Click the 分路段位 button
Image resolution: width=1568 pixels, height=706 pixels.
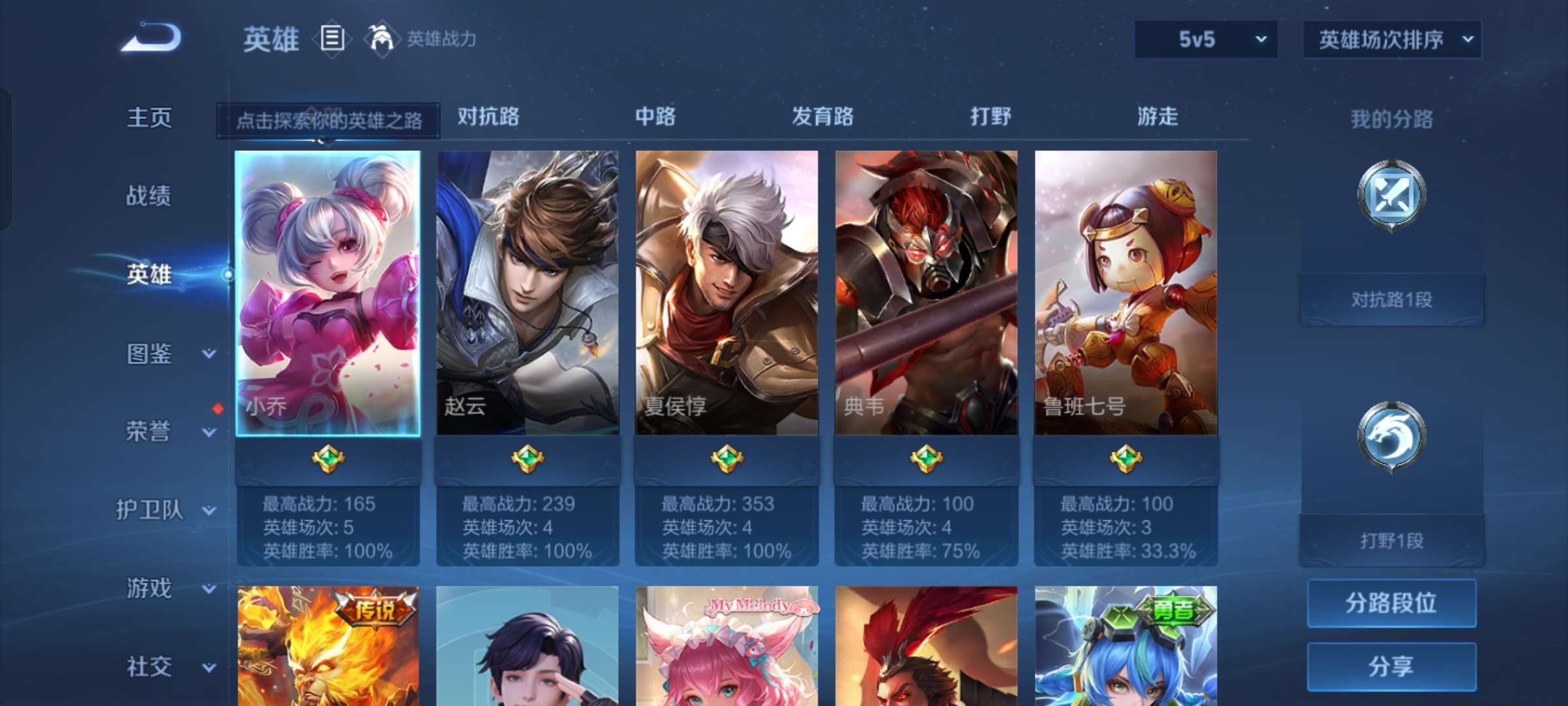(x=1392, y=603)
